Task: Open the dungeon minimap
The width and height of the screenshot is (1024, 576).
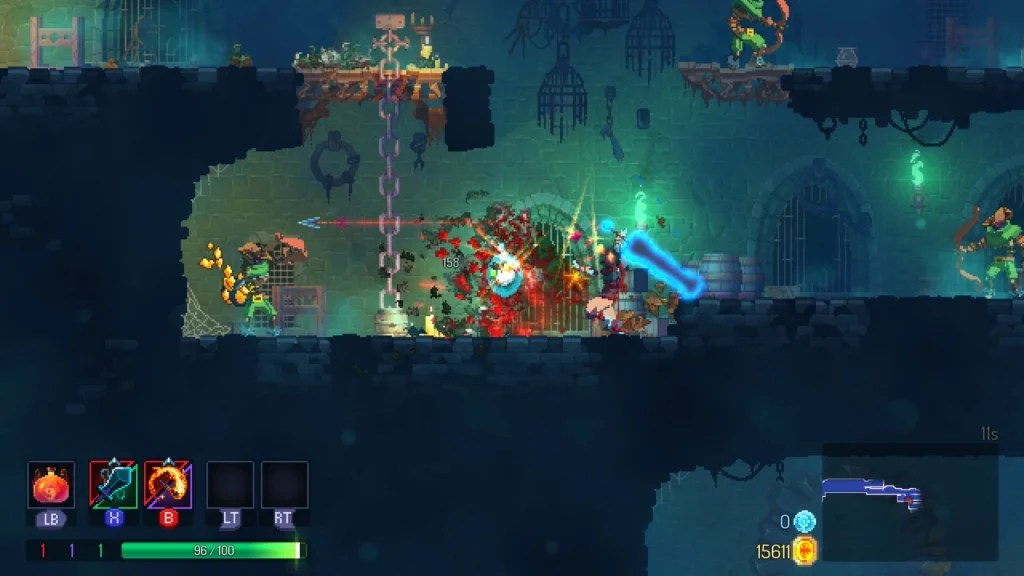Action: [x=909, y=502]
